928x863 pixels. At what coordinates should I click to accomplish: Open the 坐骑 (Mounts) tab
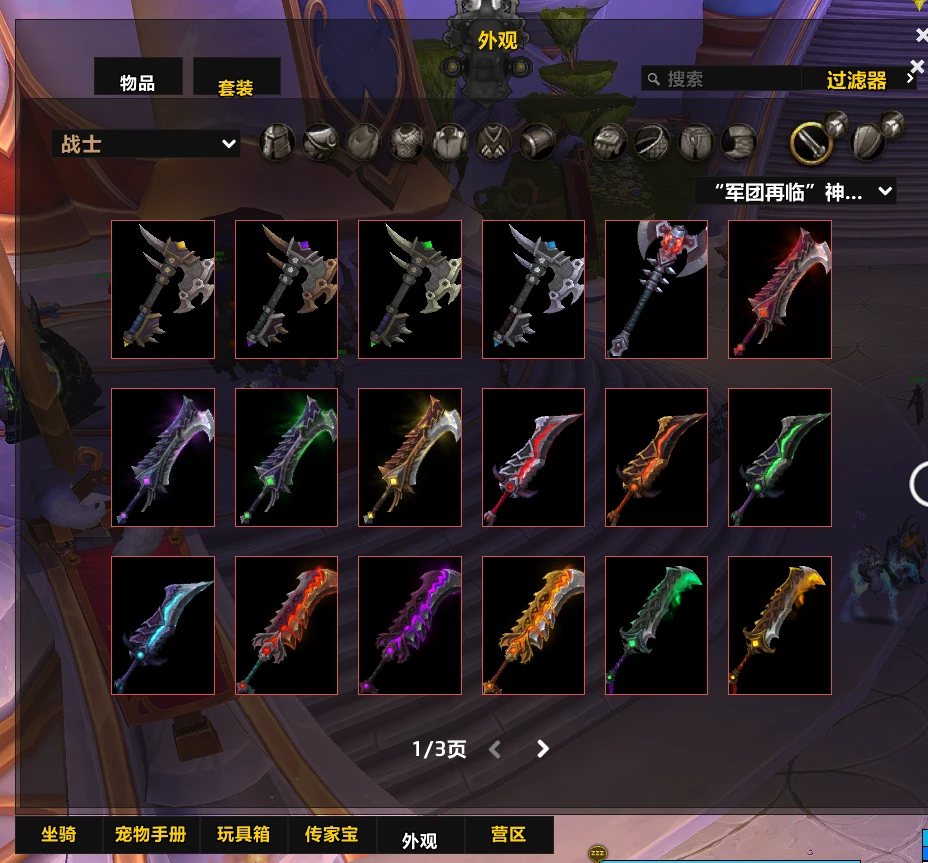59,834
